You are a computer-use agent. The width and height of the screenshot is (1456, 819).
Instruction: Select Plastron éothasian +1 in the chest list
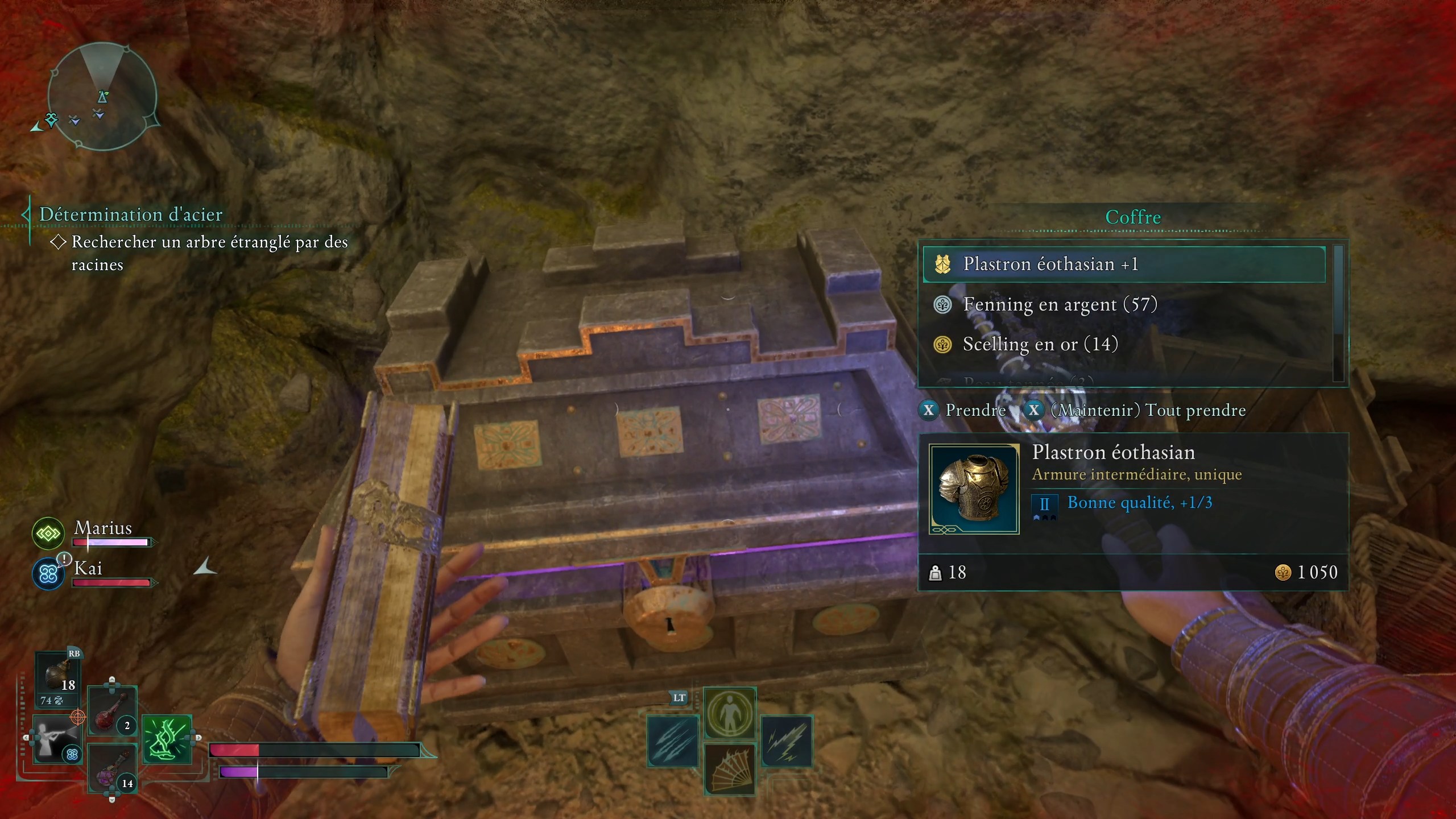pos(1123,264)
